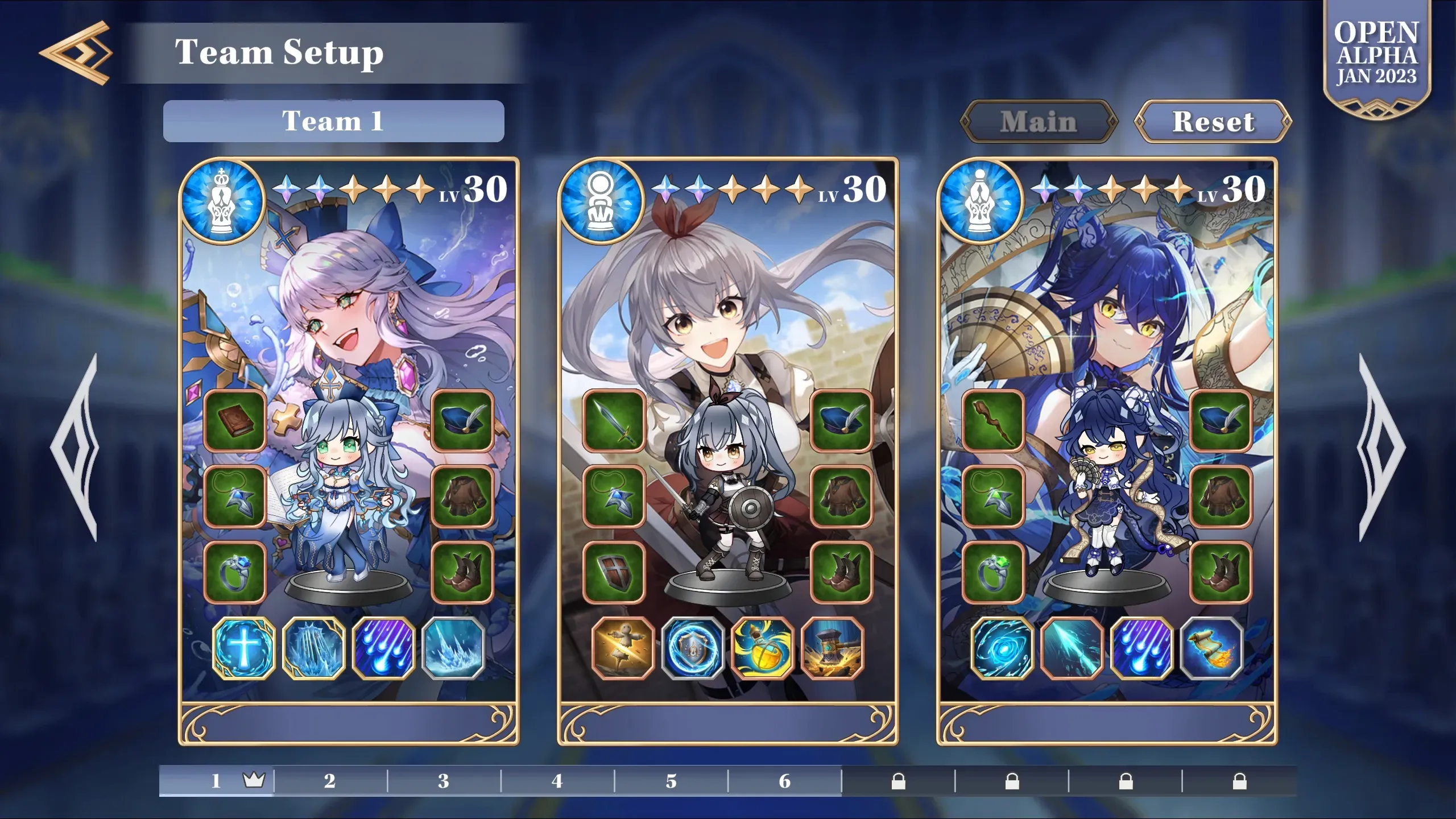Select the brown book weapon slot

pyautogui.click(x=235, y=421)
